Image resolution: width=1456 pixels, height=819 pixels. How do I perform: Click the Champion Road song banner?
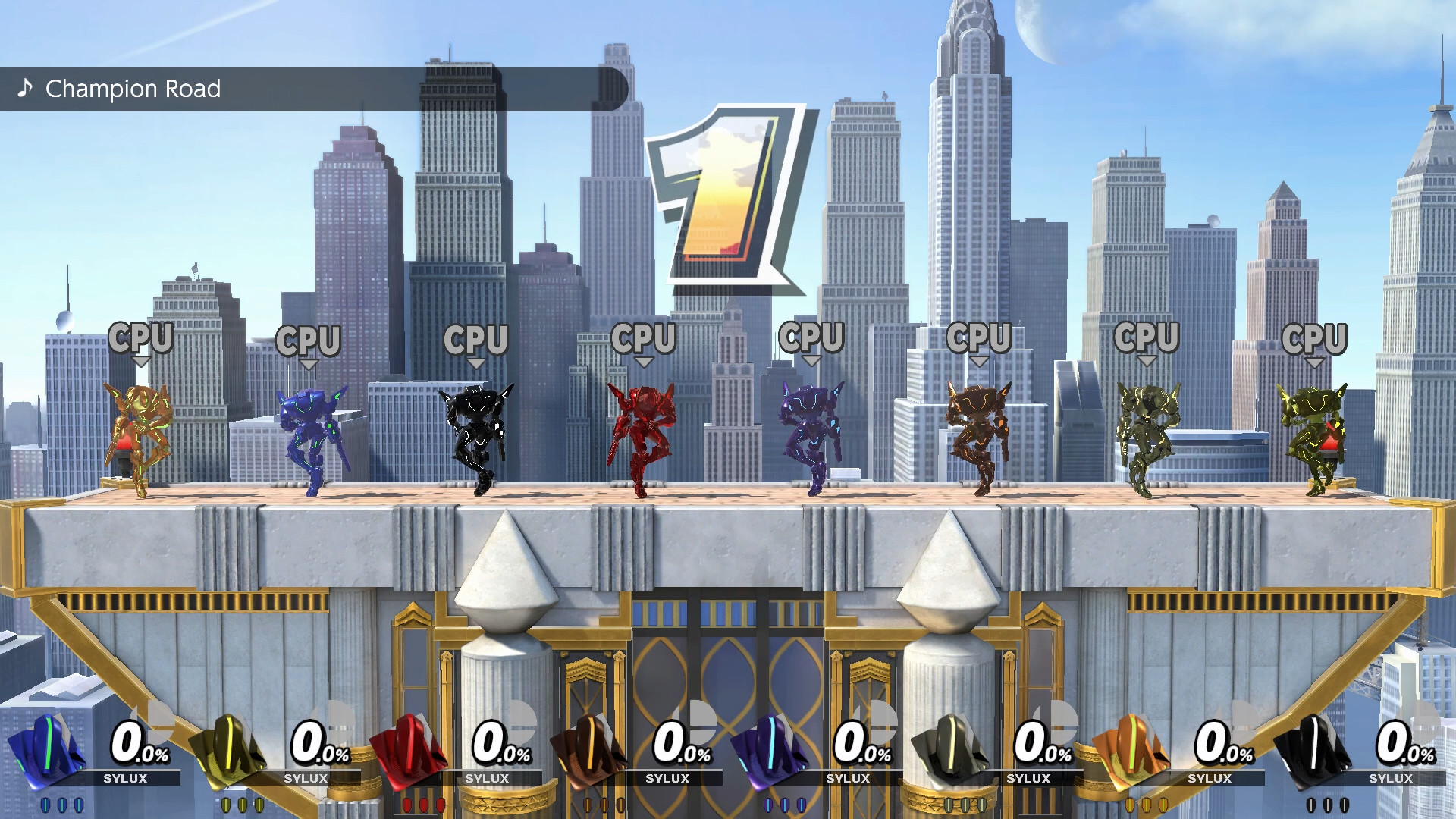tap(133, 89)
